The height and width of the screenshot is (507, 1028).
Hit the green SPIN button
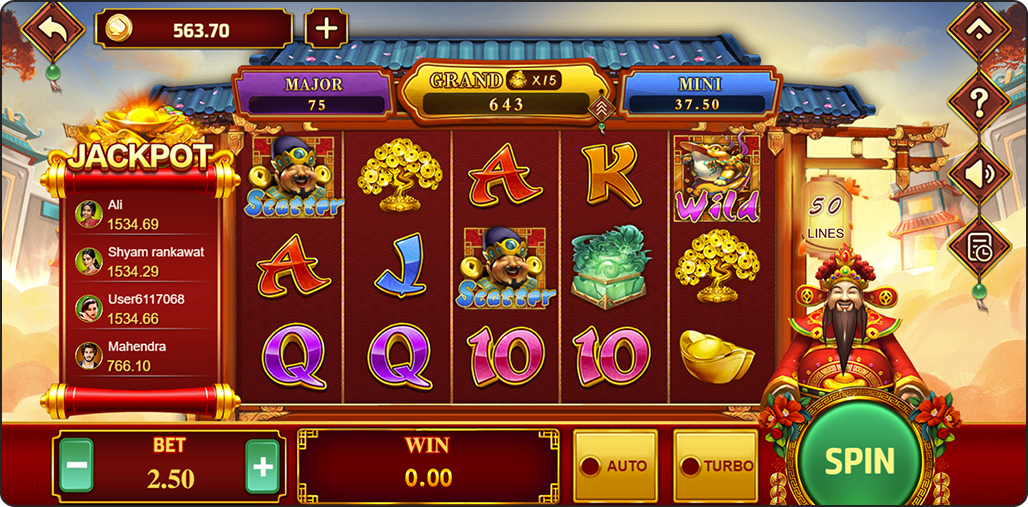coord(859,460)
